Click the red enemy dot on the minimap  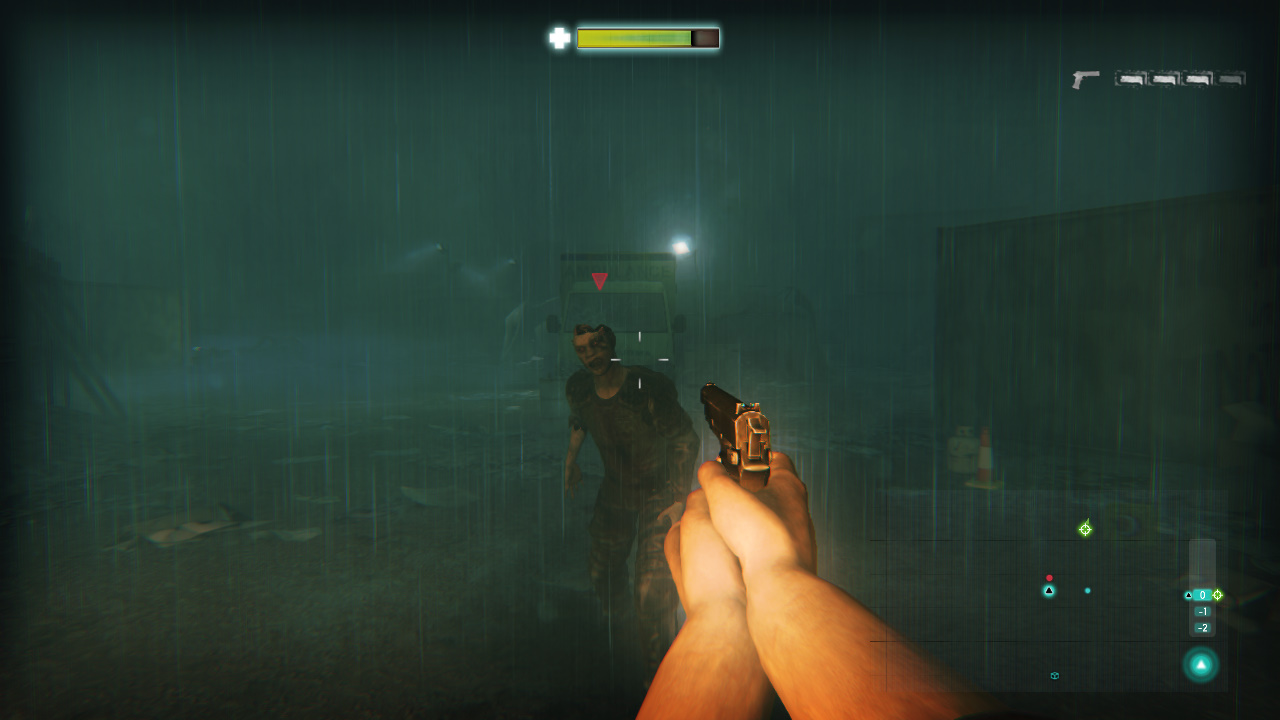[x=1049, y=578]
